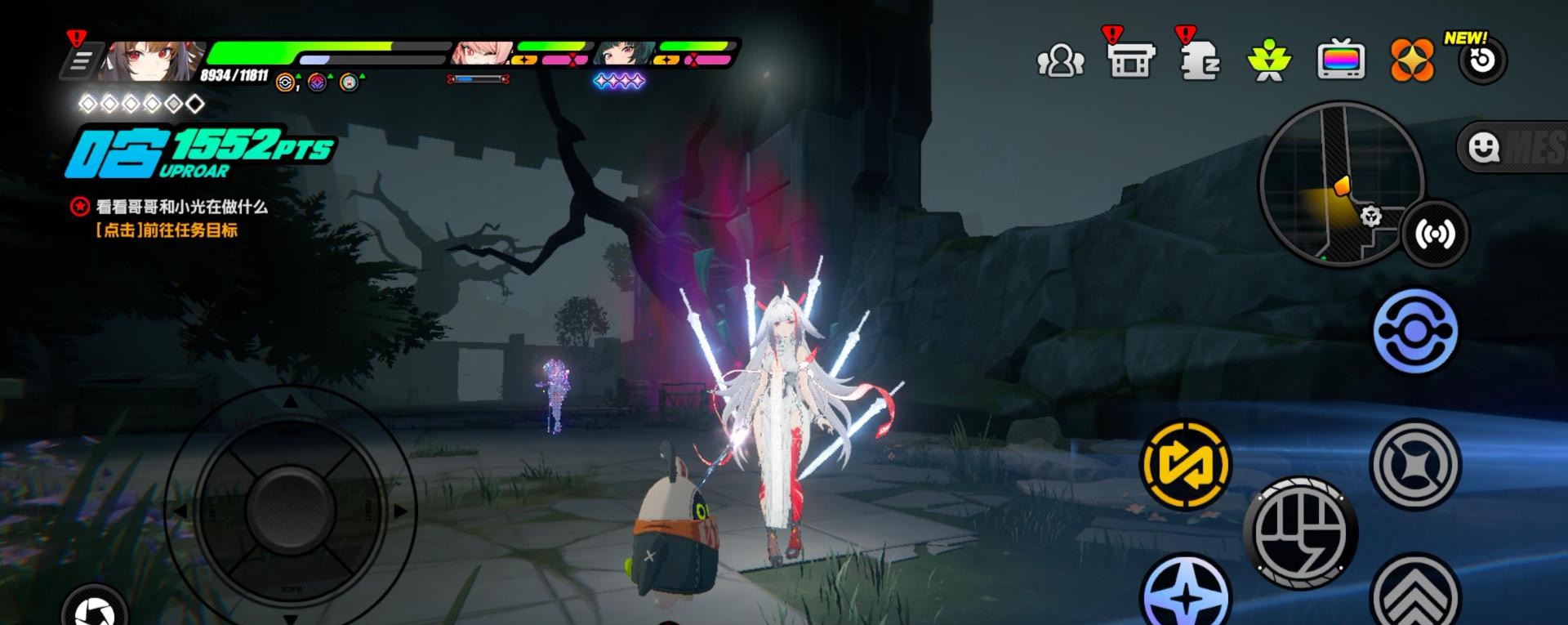Viewport: 1568px width, 625px height.
Task: Open the rainbow TV icon
Action: click(1340, 61)
